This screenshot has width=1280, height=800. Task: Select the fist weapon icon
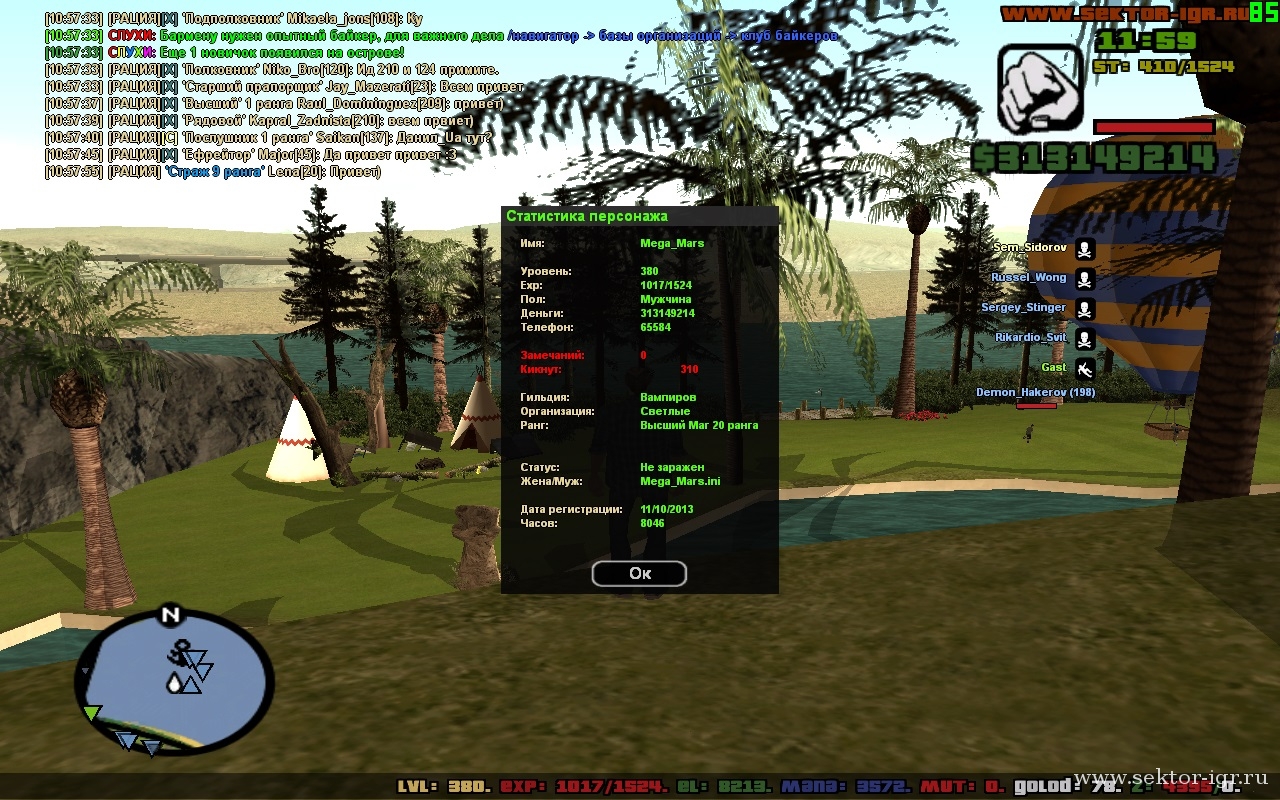pos(1040,89)
